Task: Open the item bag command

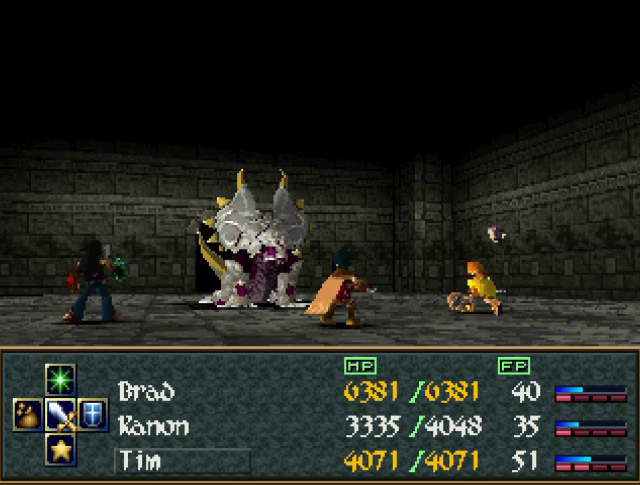Action: point(27,413)
